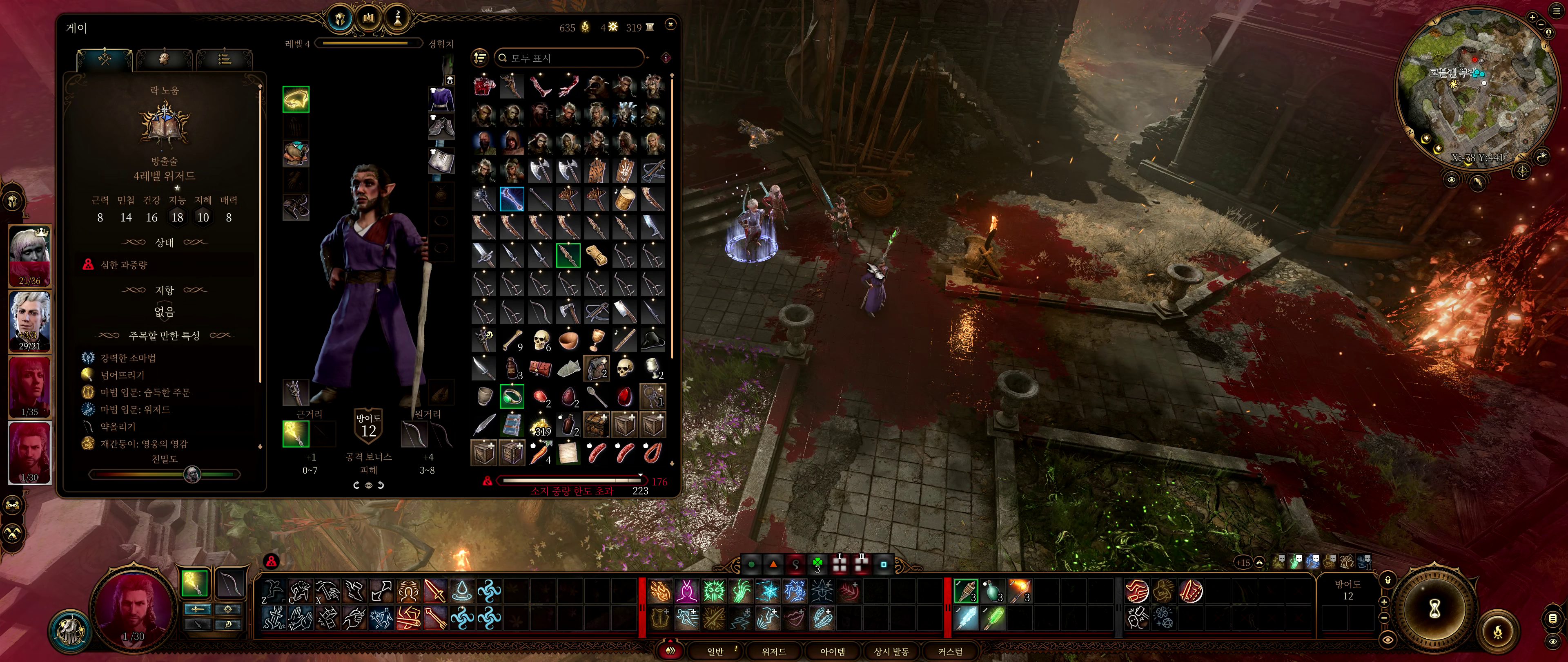Open the campfire rest button
This screenshot has width=1568, height=662.
1498,631
